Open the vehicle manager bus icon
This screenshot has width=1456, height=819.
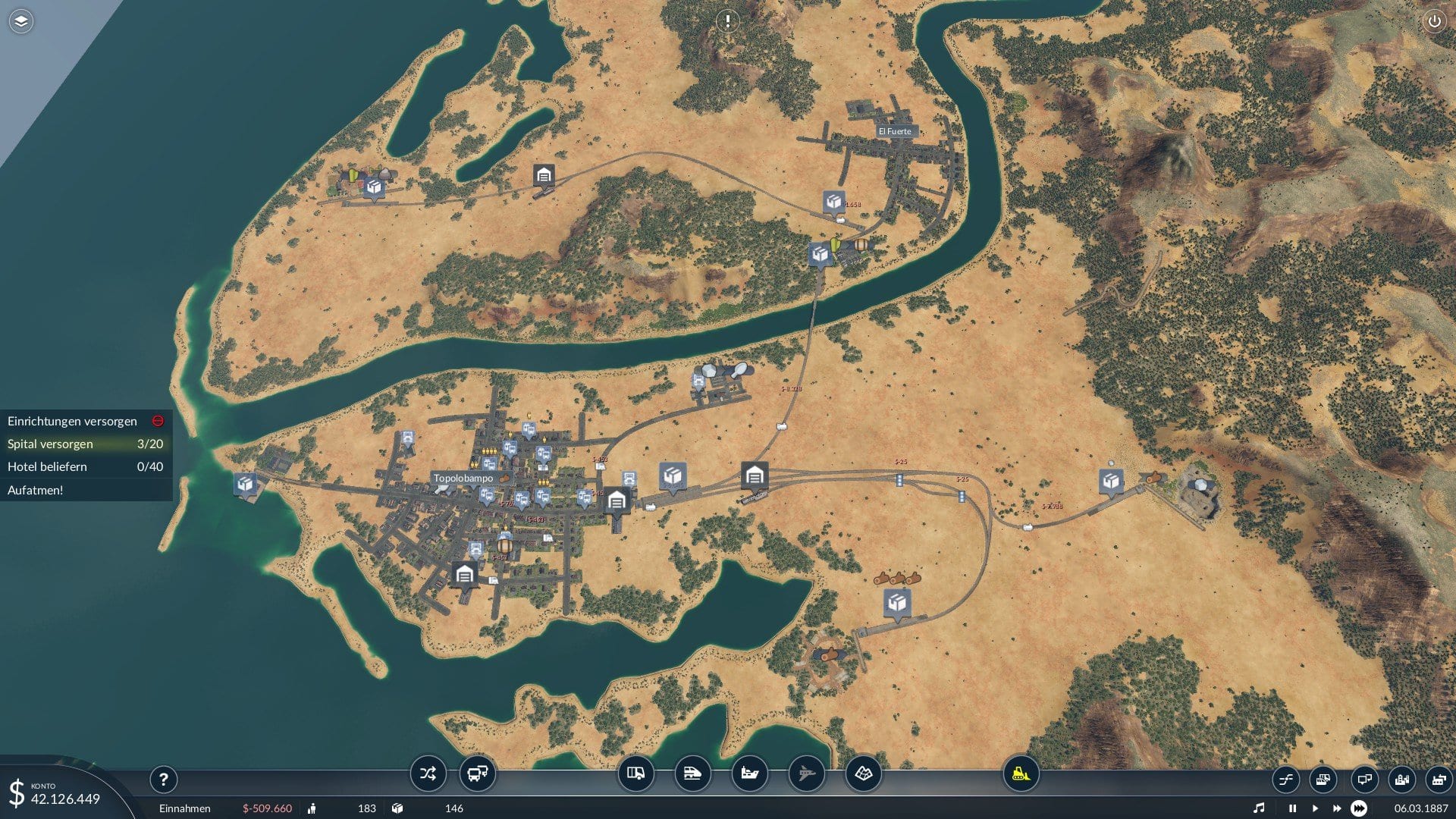click(x=478, y=773)
